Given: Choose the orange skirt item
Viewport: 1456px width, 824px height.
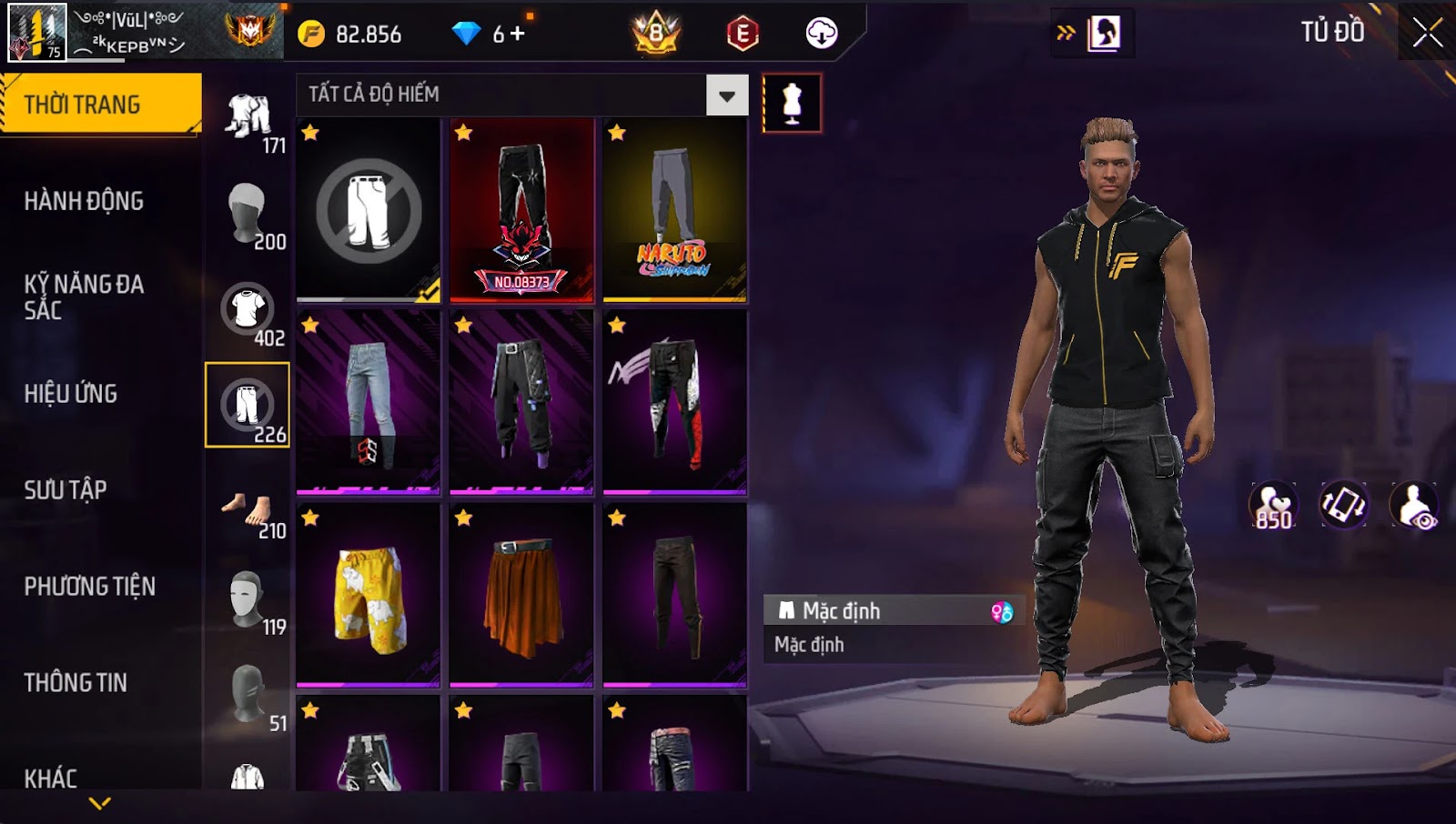Looking at the screenshot, I should click(x=521, y=596).
